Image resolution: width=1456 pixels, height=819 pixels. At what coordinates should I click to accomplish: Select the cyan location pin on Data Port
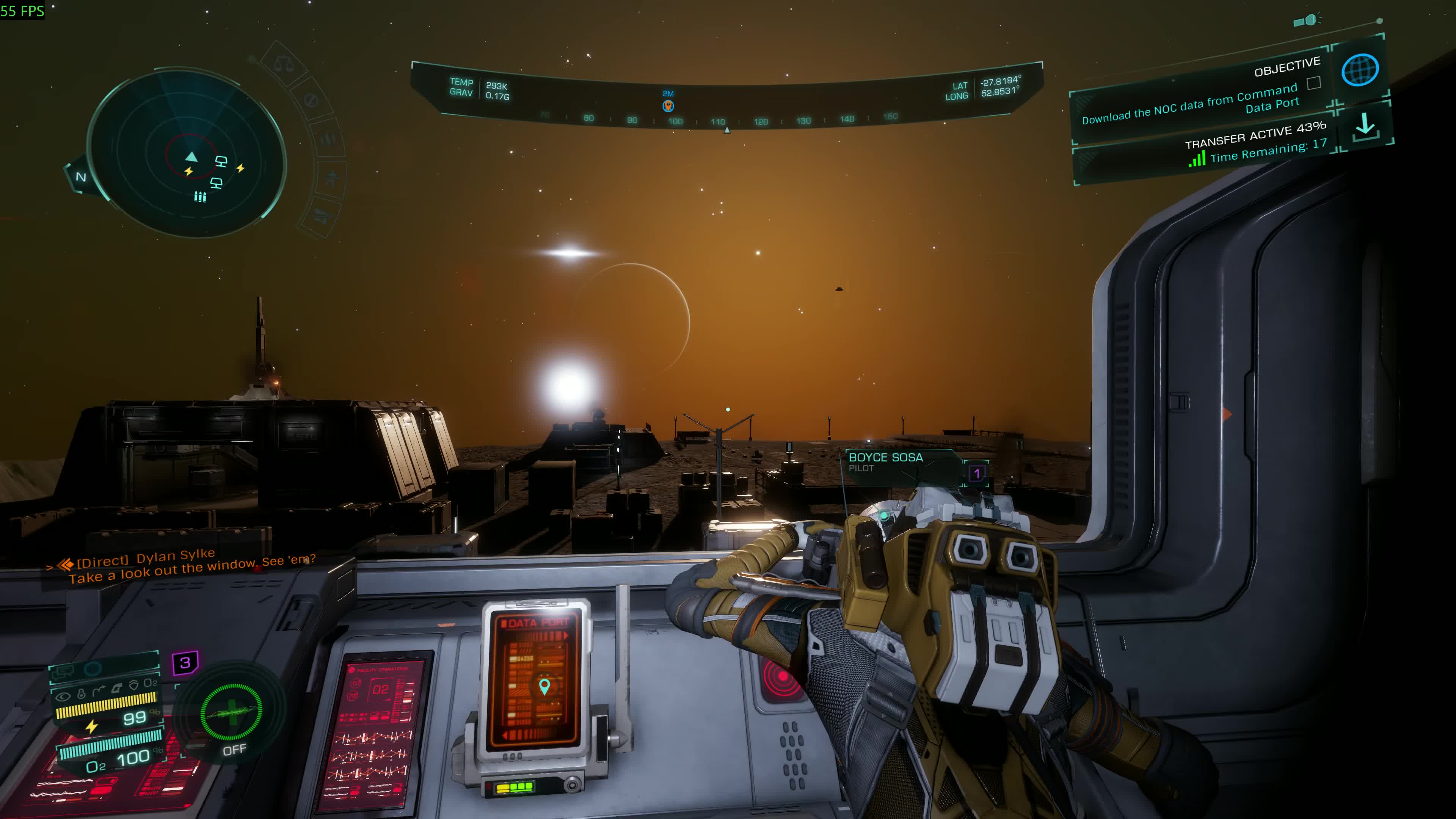544,686
